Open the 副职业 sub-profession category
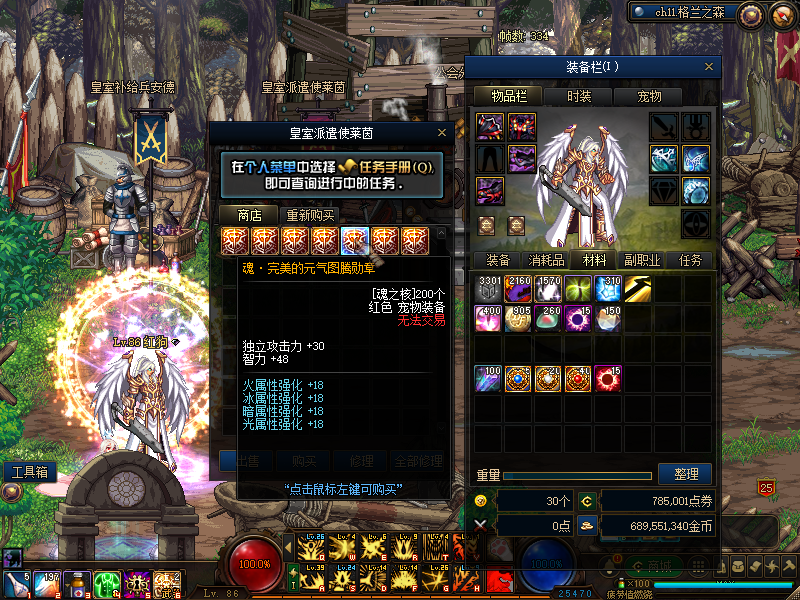 coord(641,260)
